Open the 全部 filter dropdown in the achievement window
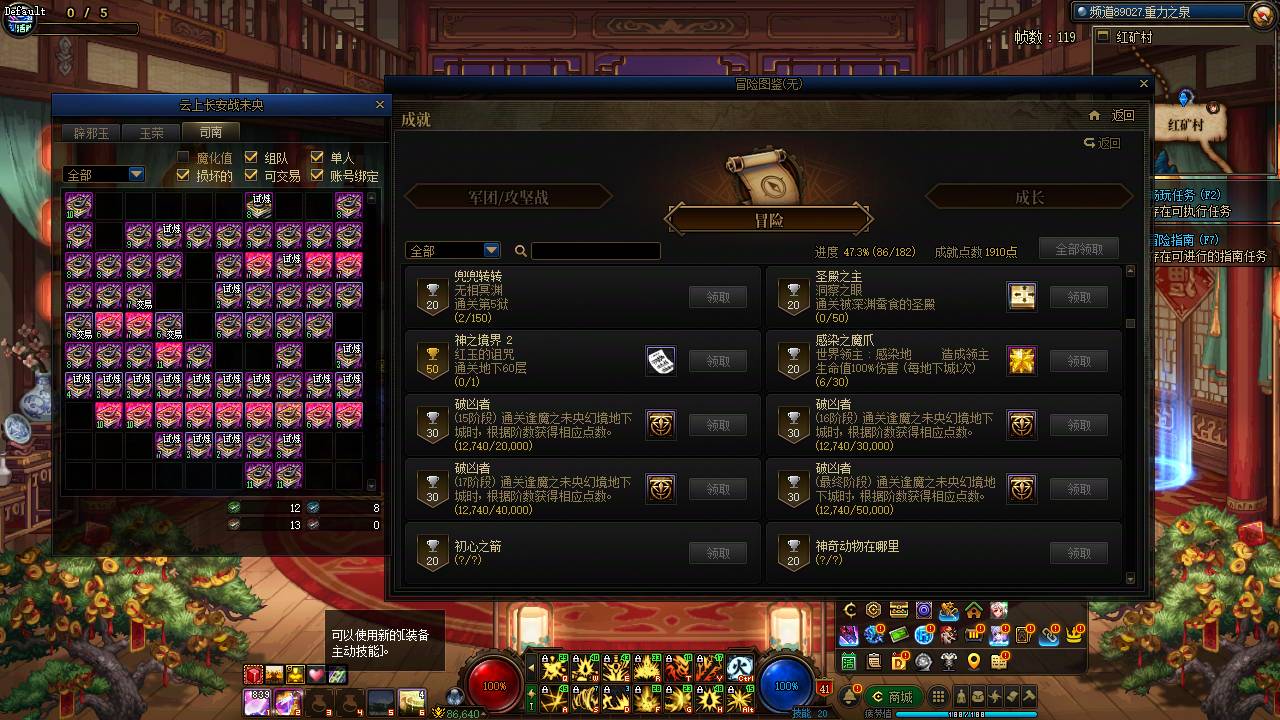The width and height of the screenshot is (1280, 720). [452, 250]
